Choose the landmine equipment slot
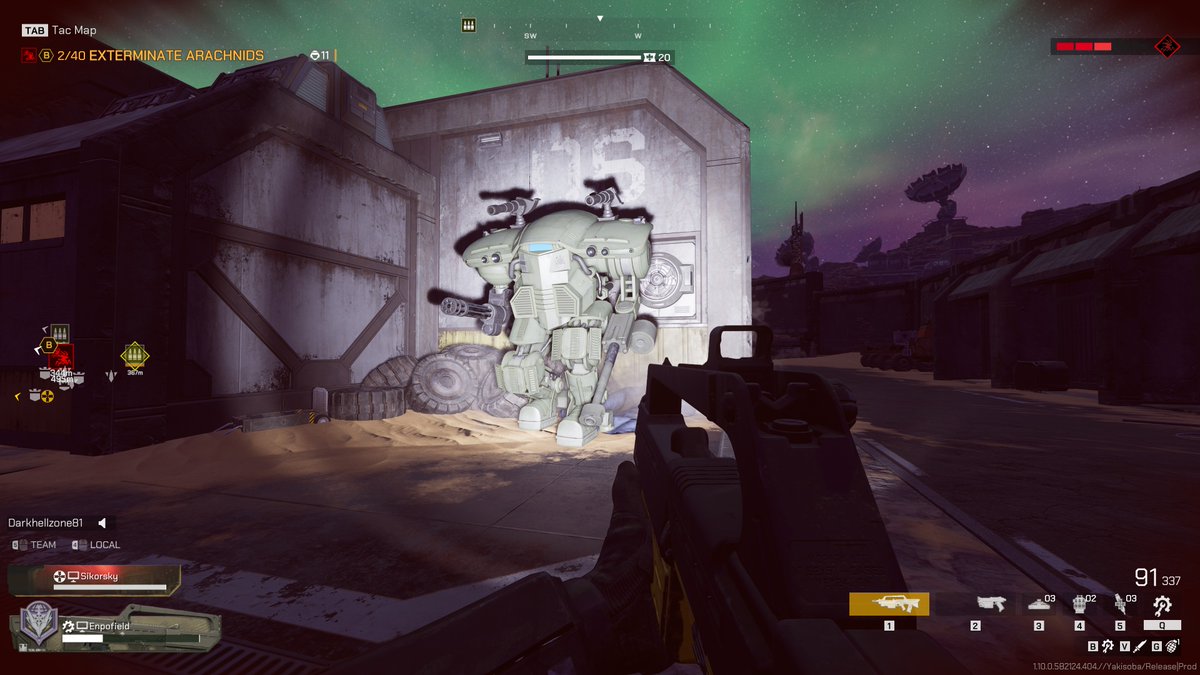Image resolution: width=1200 pixels, height=675 pixels. pyautogui.click(x=1038, y=603)
